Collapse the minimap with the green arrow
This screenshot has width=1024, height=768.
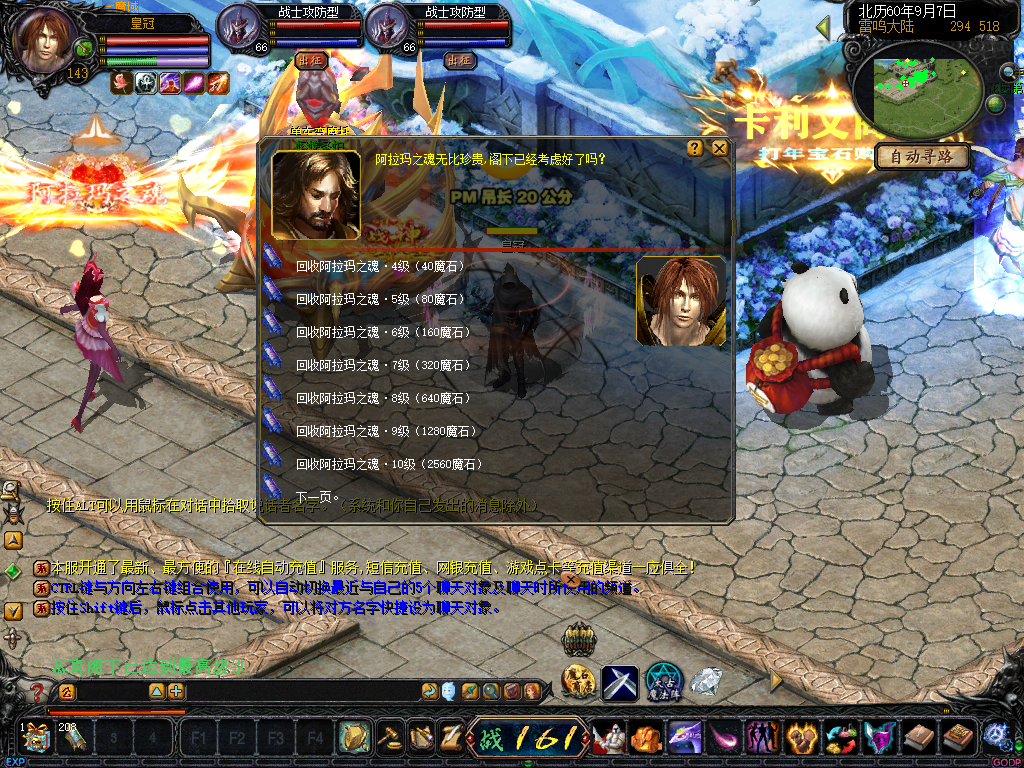tap(824, 29)
